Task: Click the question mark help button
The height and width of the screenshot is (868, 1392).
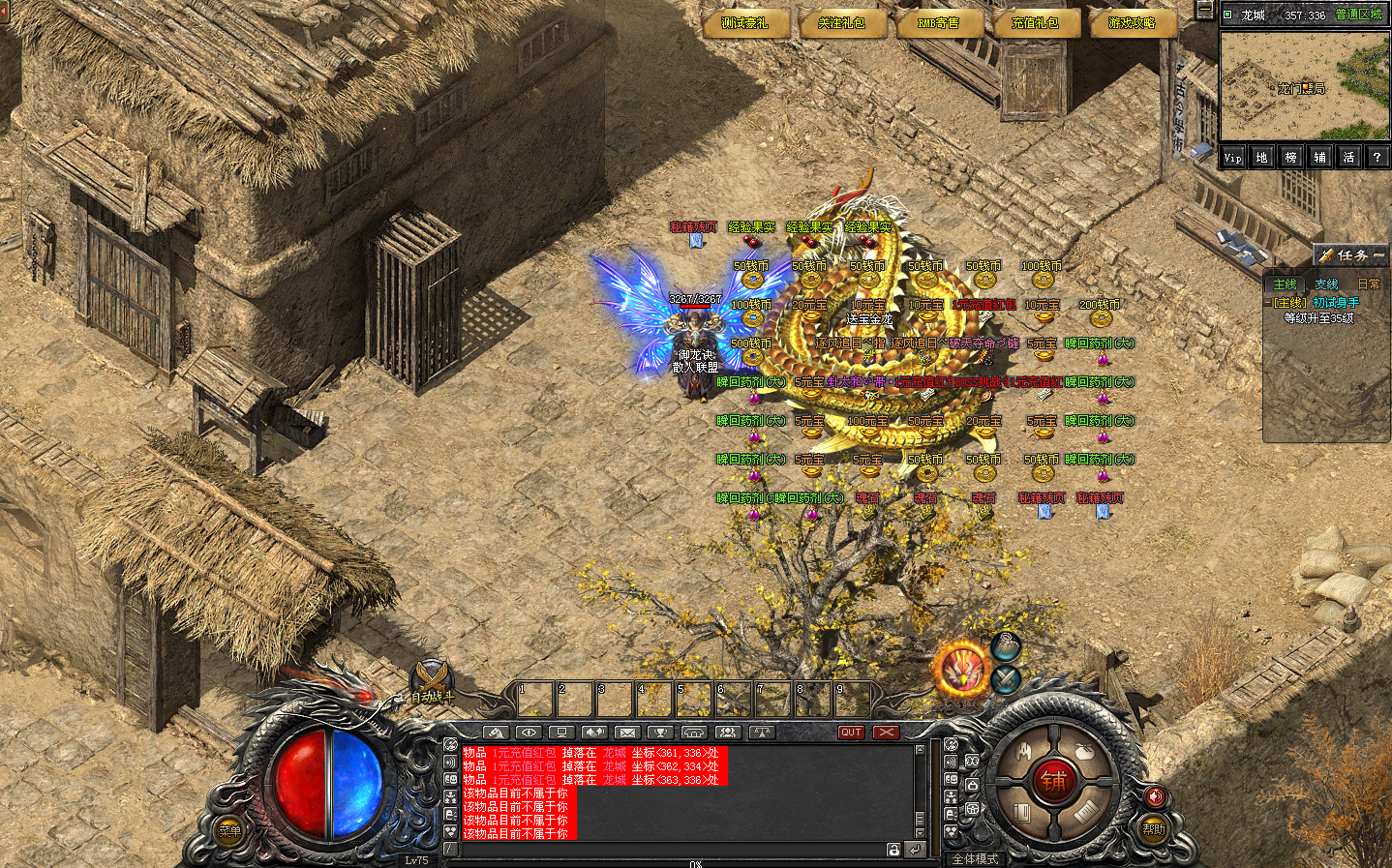Action: pyautogui.click(x=1377, y=158)
